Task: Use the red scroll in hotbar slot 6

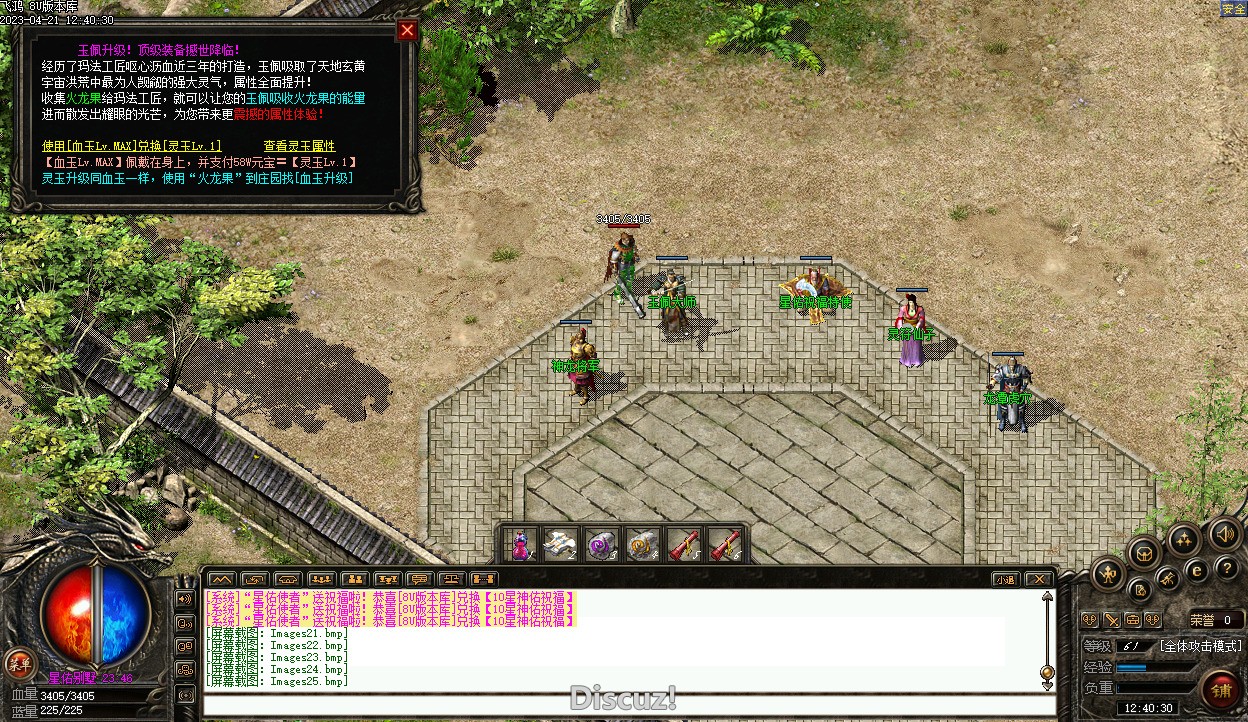Action: tap(725, 545)
